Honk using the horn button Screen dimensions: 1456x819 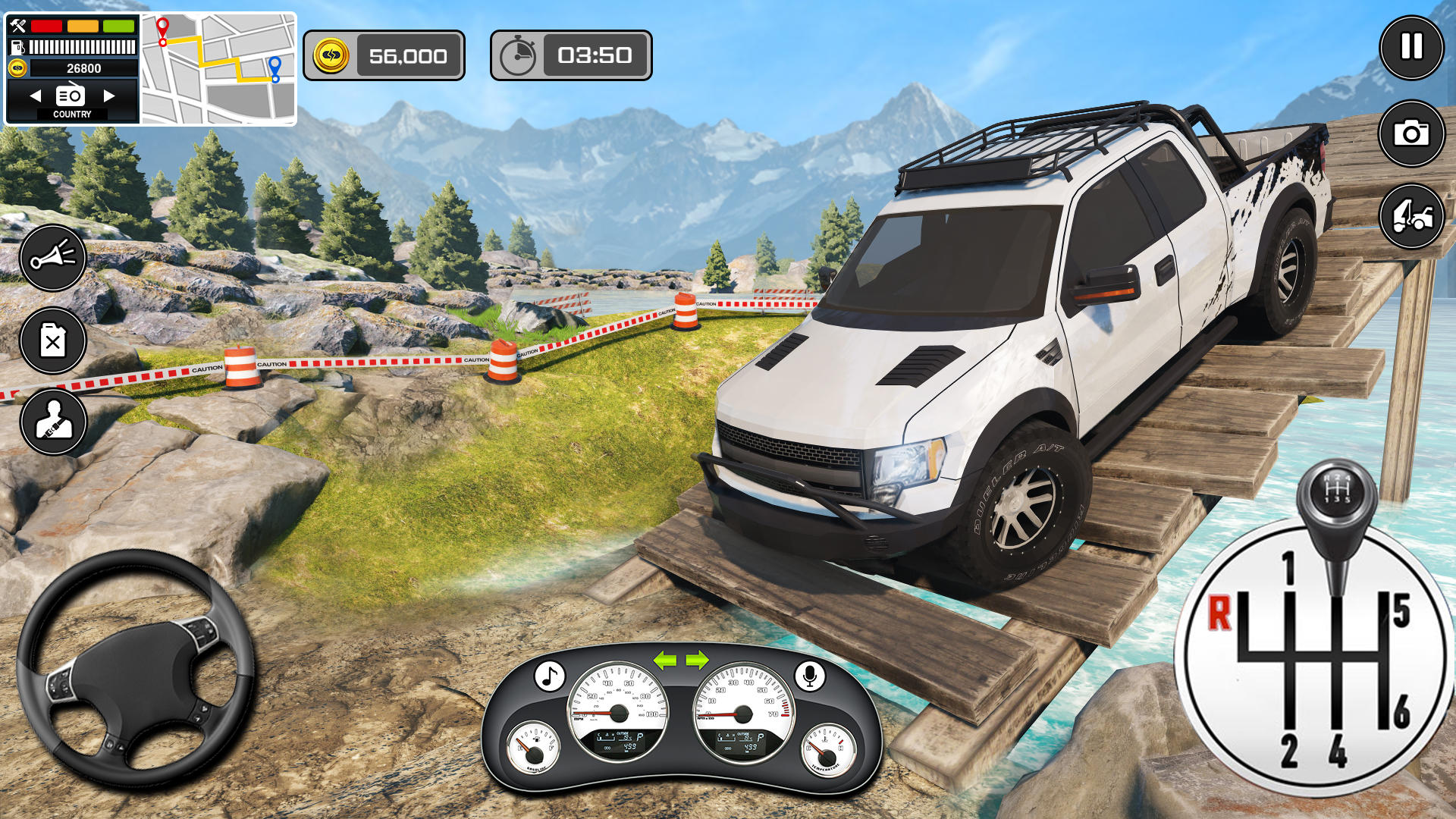tap(53, 257)
